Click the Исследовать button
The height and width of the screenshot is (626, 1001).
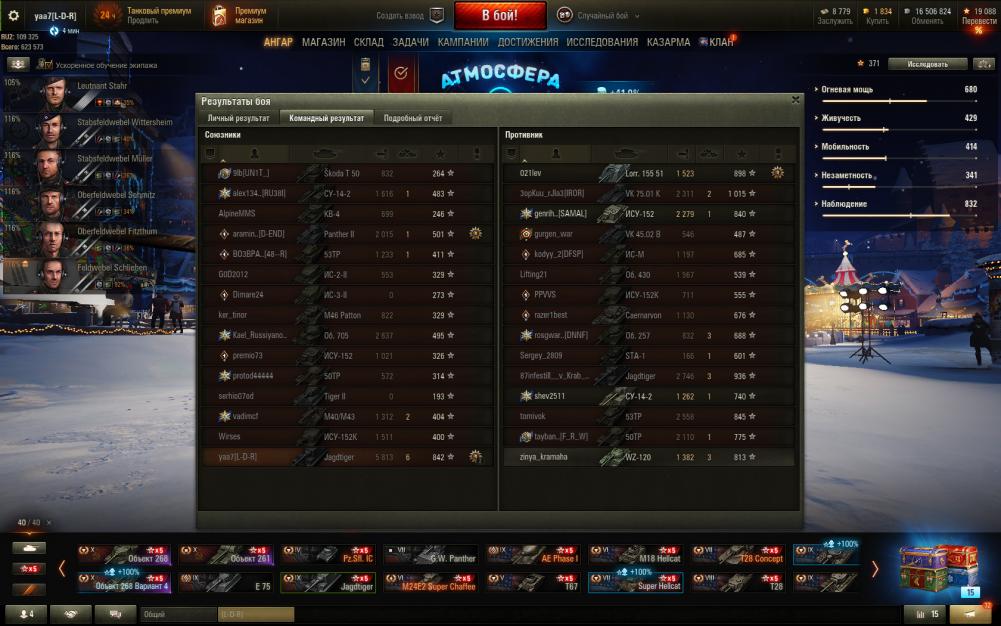(x=927, y=64)
